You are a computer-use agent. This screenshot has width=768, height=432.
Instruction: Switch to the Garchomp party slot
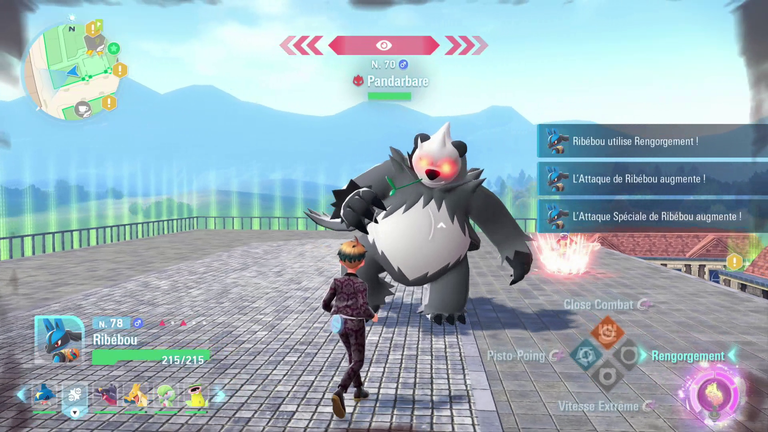pyautogui.click(x=45, y=396)
